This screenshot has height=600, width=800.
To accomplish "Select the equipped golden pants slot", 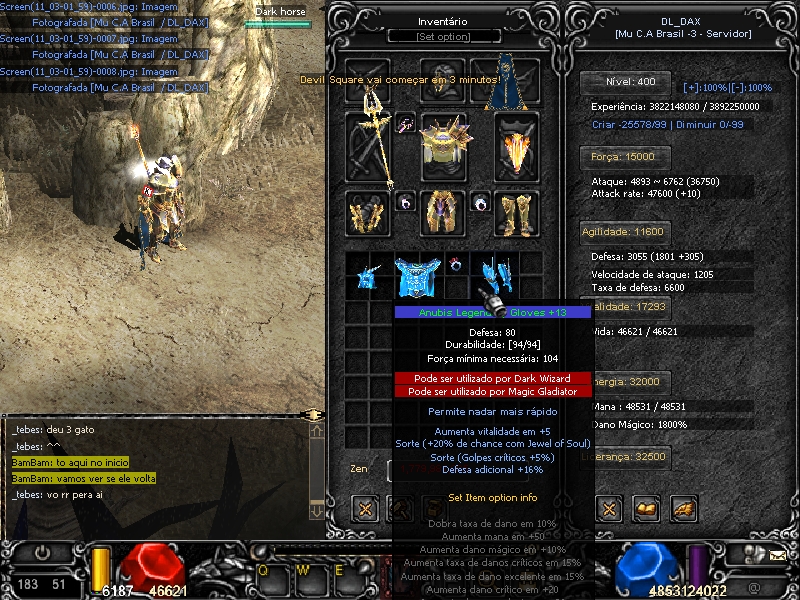I will point(443,213).
